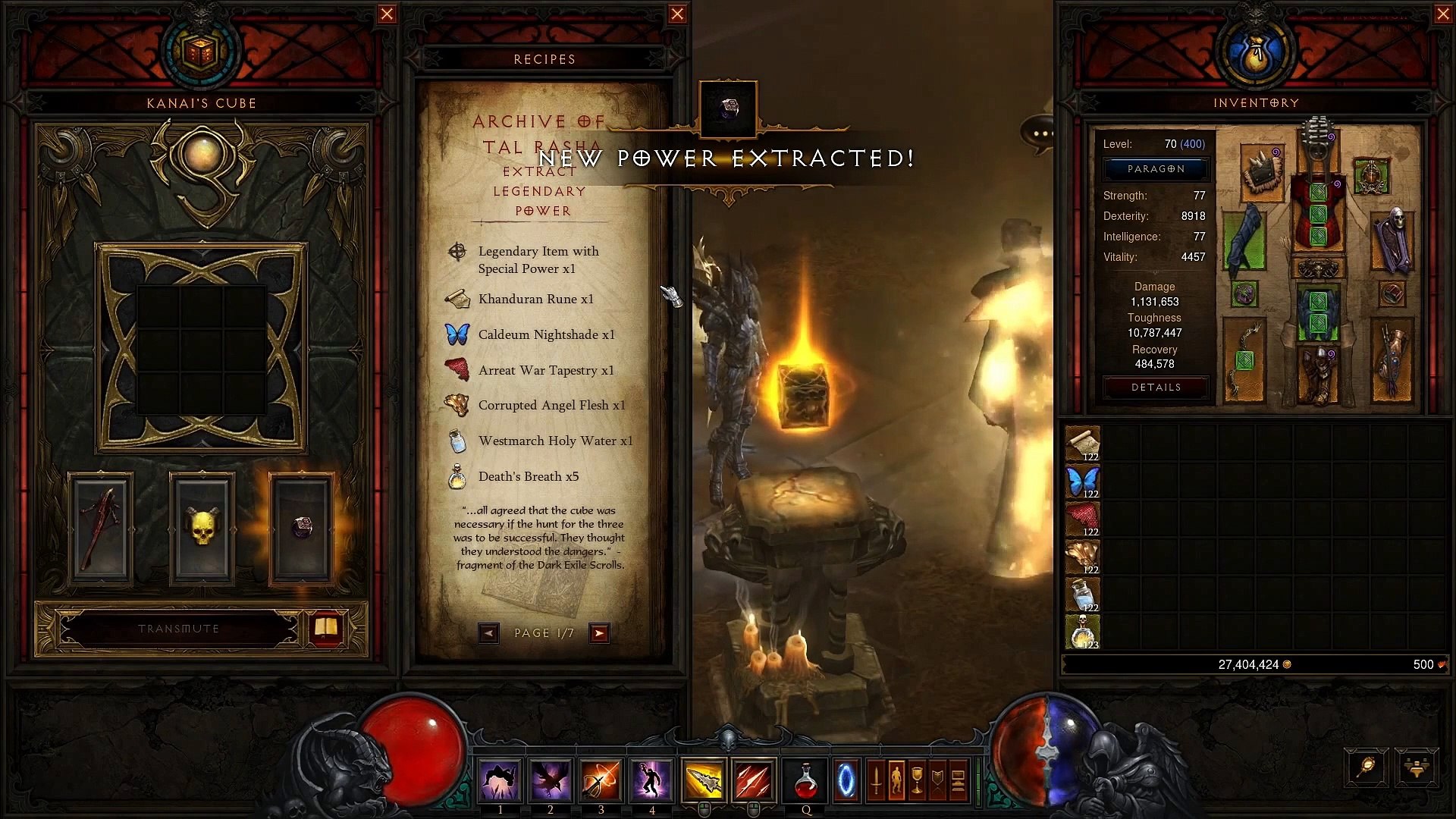This screenshot has width=1456, height=819.
Task: Show character stat Details
Action: click(1156, 388)
